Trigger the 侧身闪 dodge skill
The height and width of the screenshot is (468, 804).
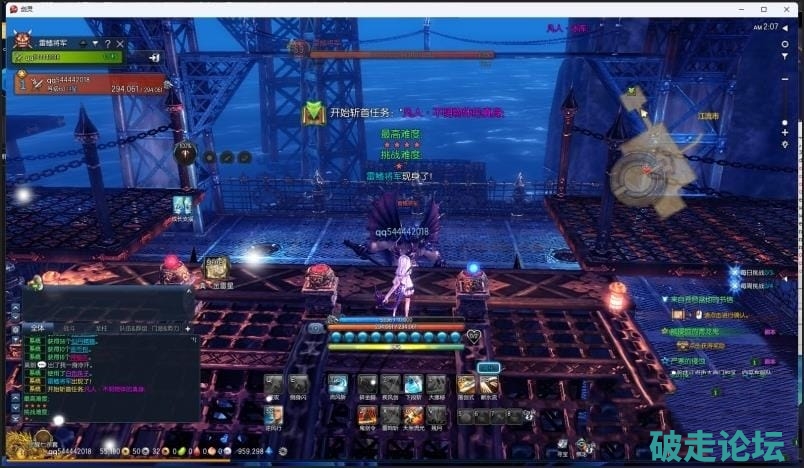coord(298,383)
